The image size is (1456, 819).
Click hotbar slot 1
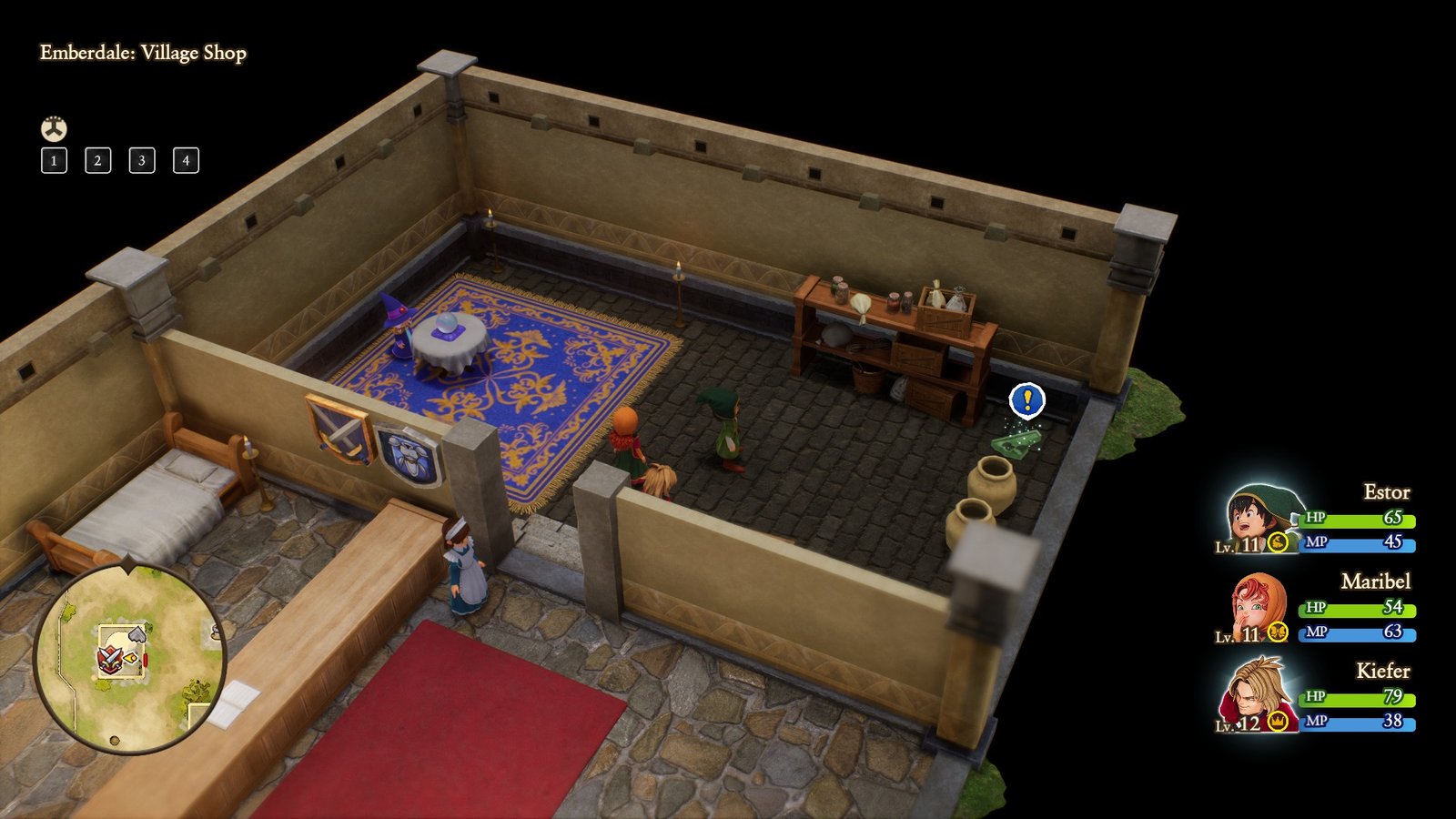54,162
